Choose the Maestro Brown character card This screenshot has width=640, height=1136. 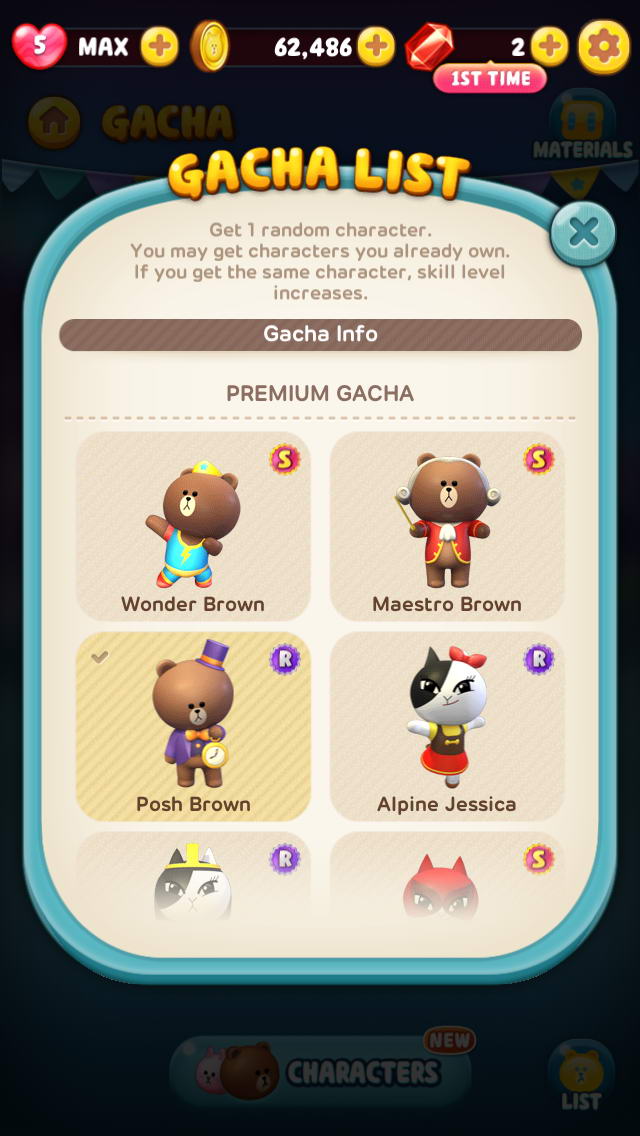point(447,527)
